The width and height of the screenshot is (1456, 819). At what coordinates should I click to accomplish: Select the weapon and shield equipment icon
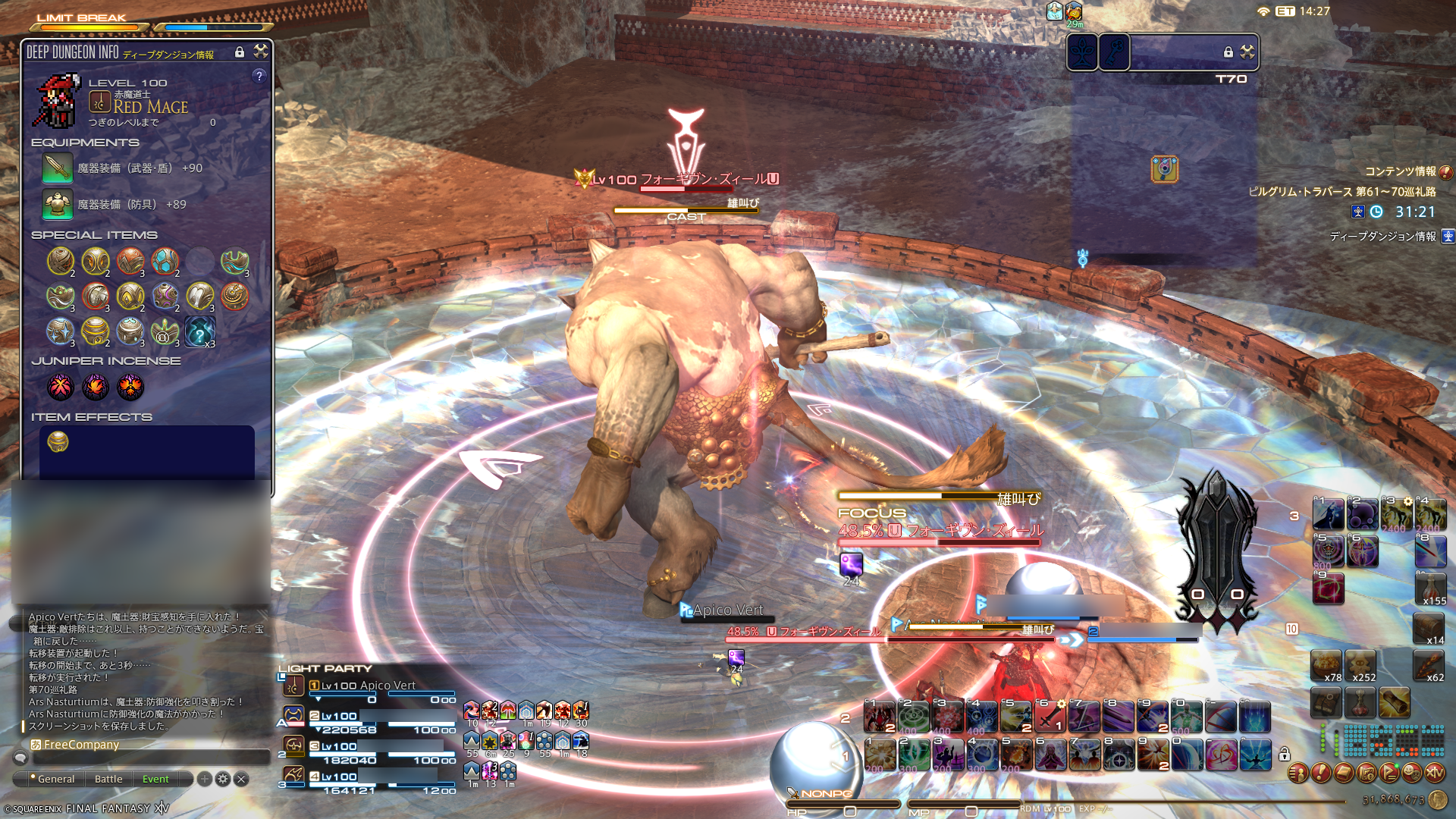click(x=58, y=168)
